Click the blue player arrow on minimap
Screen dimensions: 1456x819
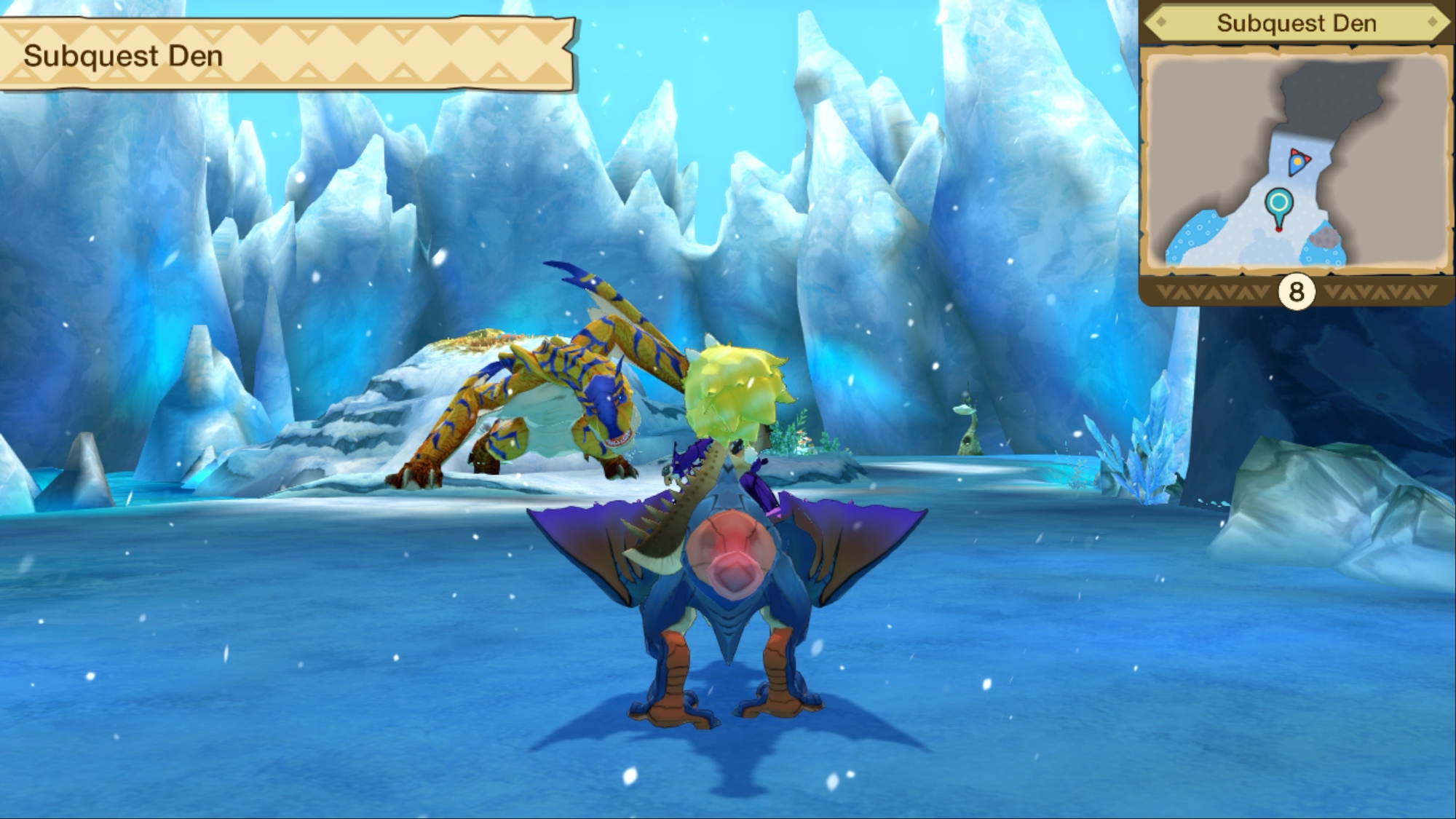(1298, 162)
